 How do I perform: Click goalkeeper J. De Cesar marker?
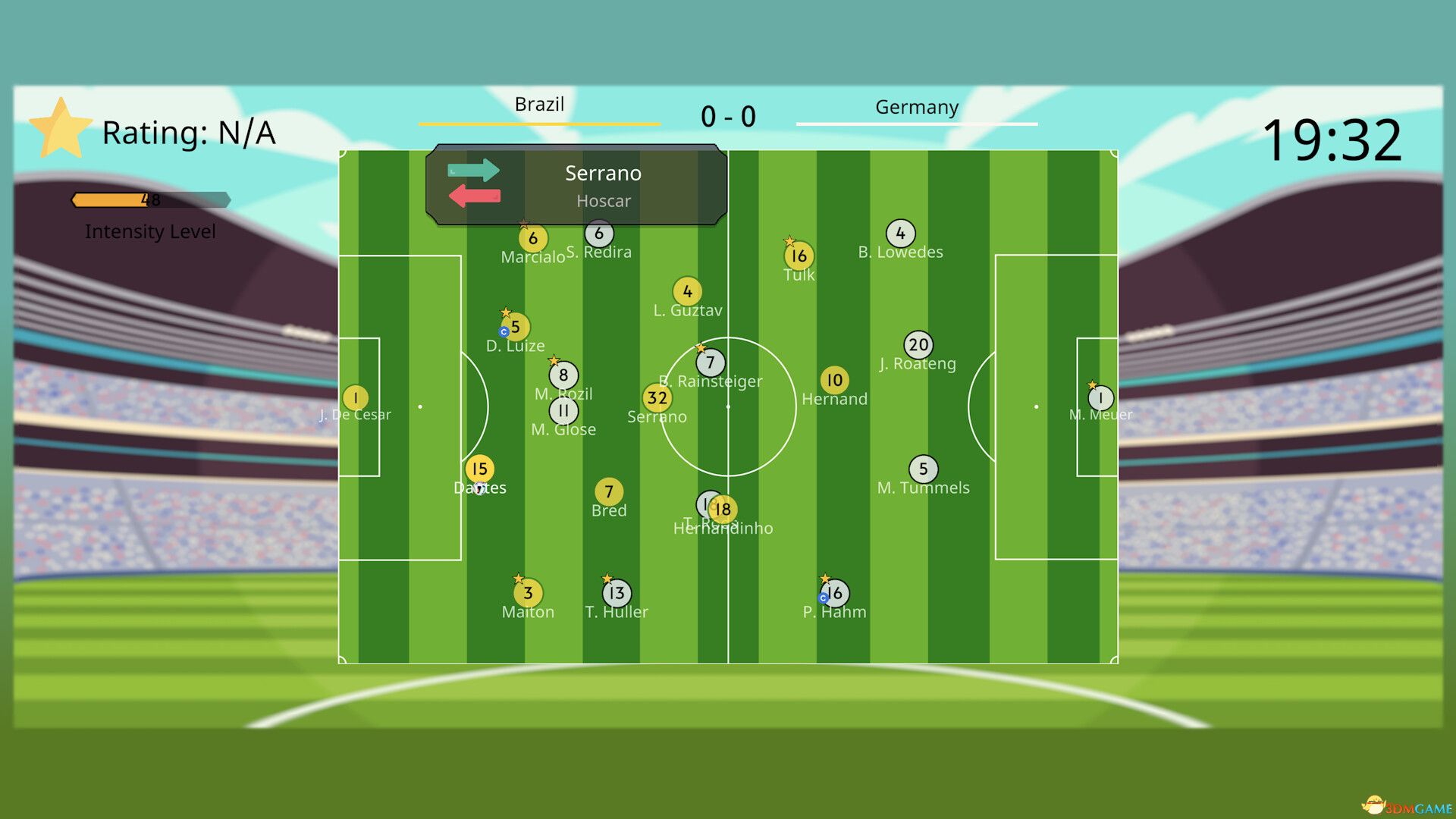(354, 397)
